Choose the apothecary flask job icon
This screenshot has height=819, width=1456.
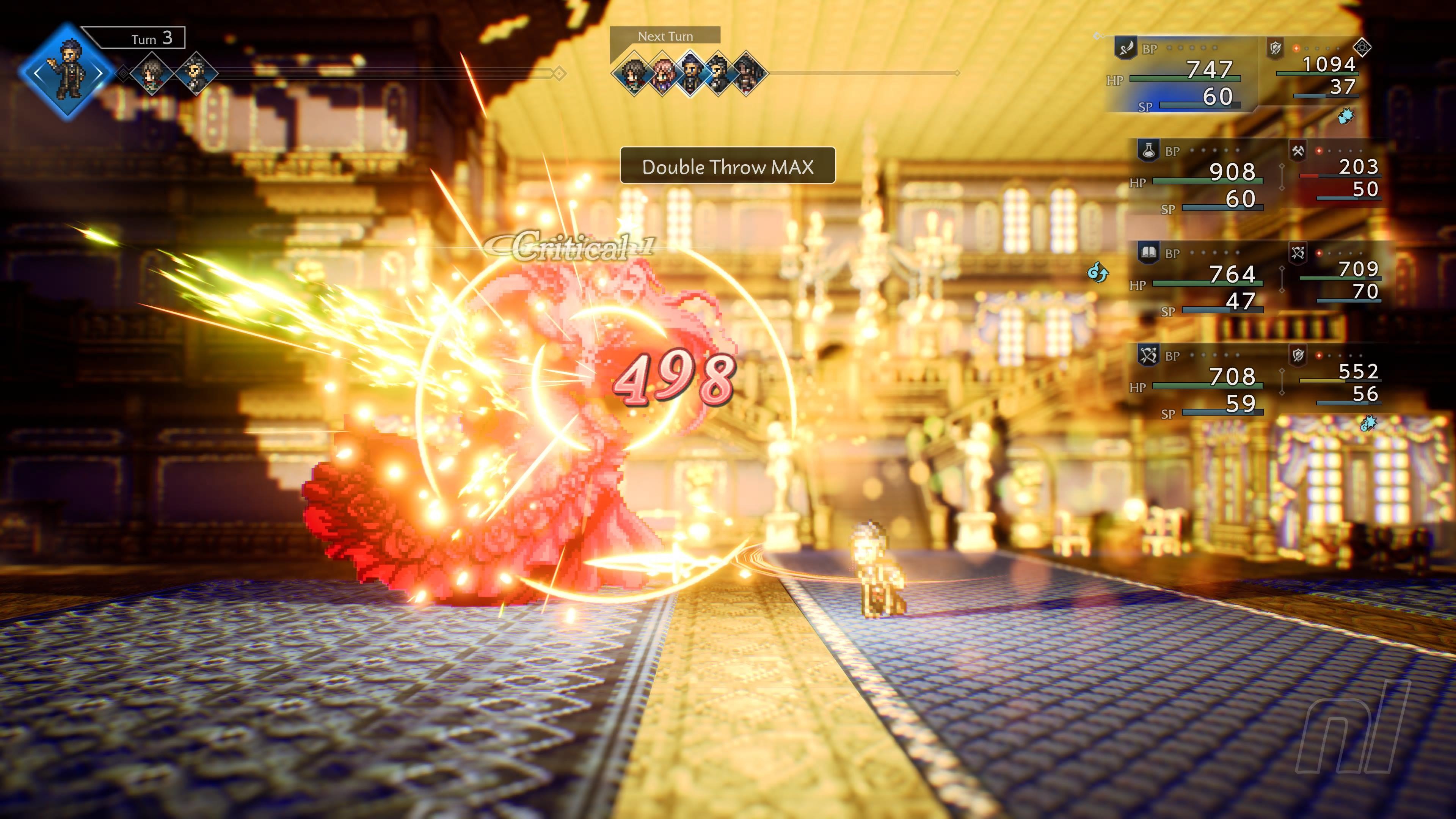pos(1148,150)
